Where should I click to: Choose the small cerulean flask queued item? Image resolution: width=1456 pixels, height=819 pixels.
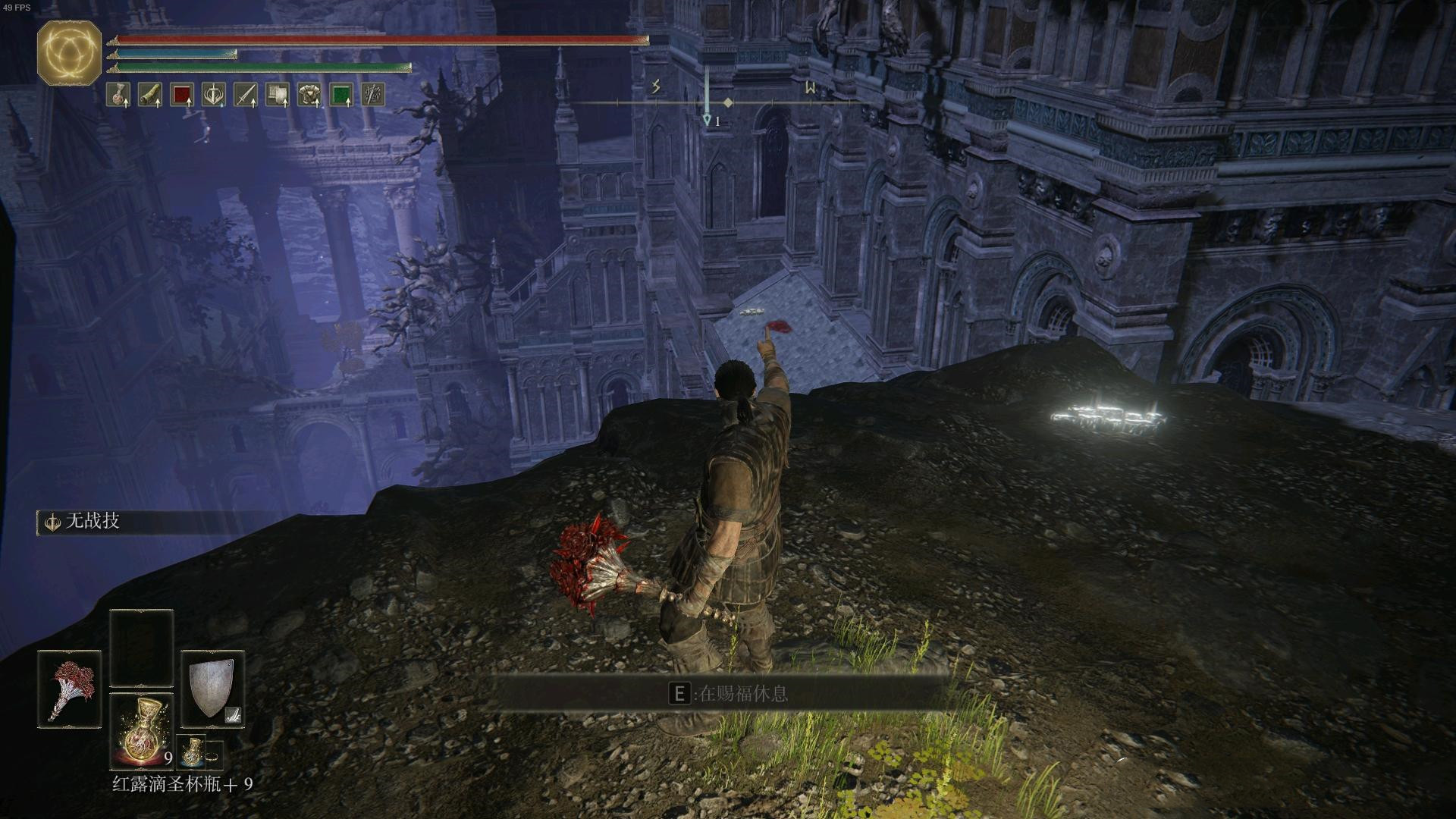coord(190,752)
